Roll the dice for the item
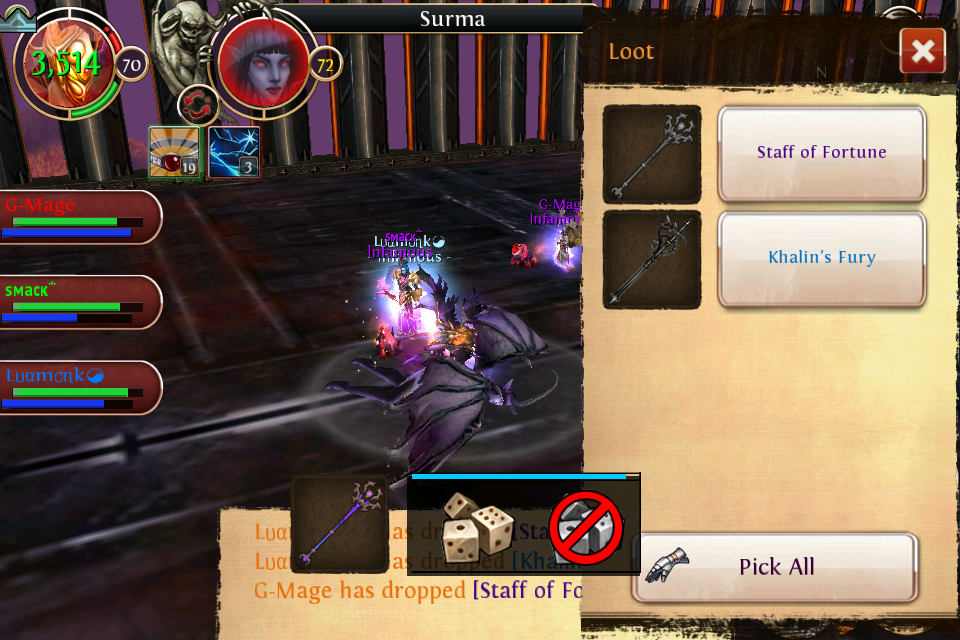 pos(478,525)
